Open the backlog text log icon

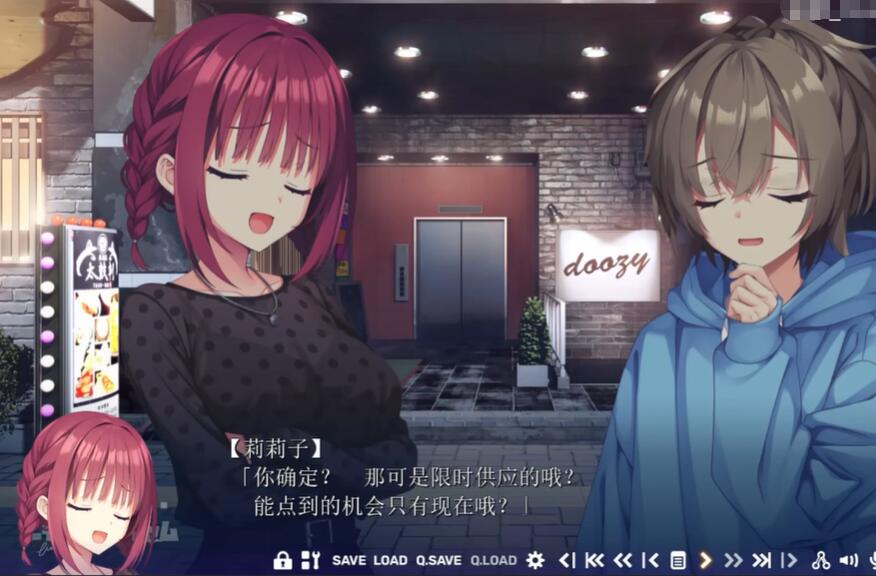(x=678, y=560)
